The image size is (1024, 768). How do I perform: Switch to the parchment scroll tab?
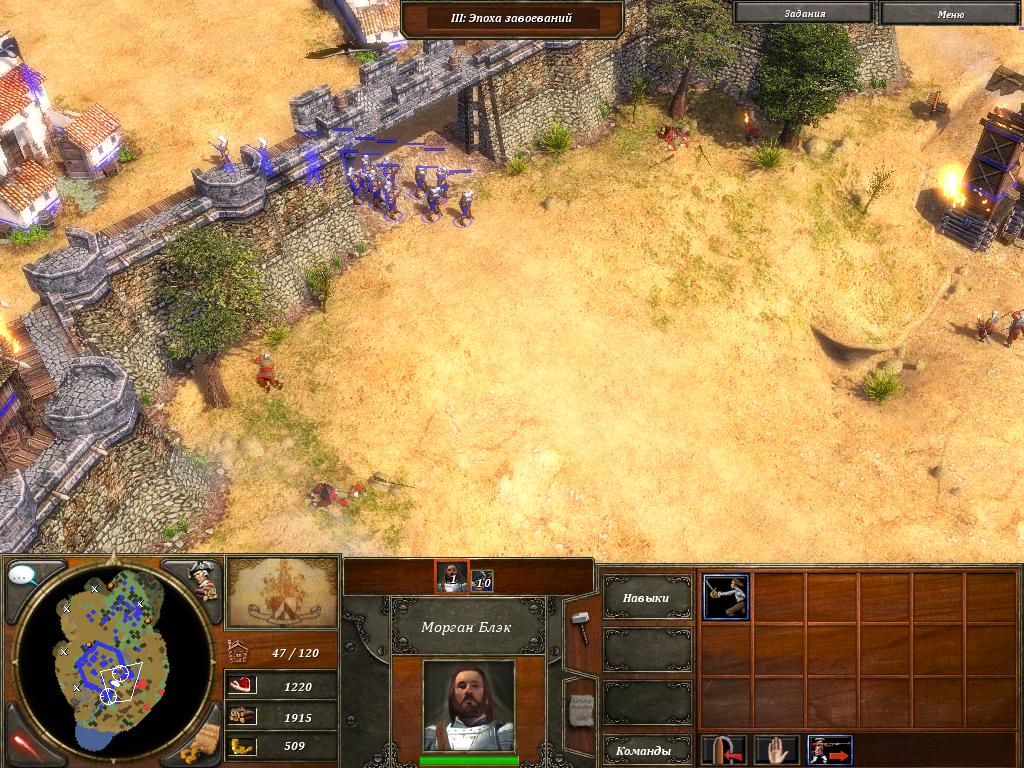[x=580, y=710]
